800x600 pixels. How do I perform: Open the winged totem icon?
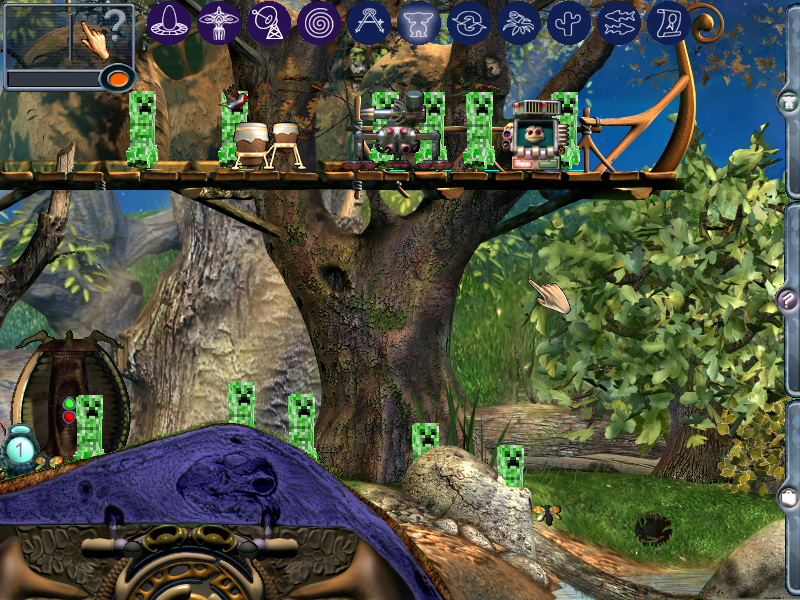[218, 22]
